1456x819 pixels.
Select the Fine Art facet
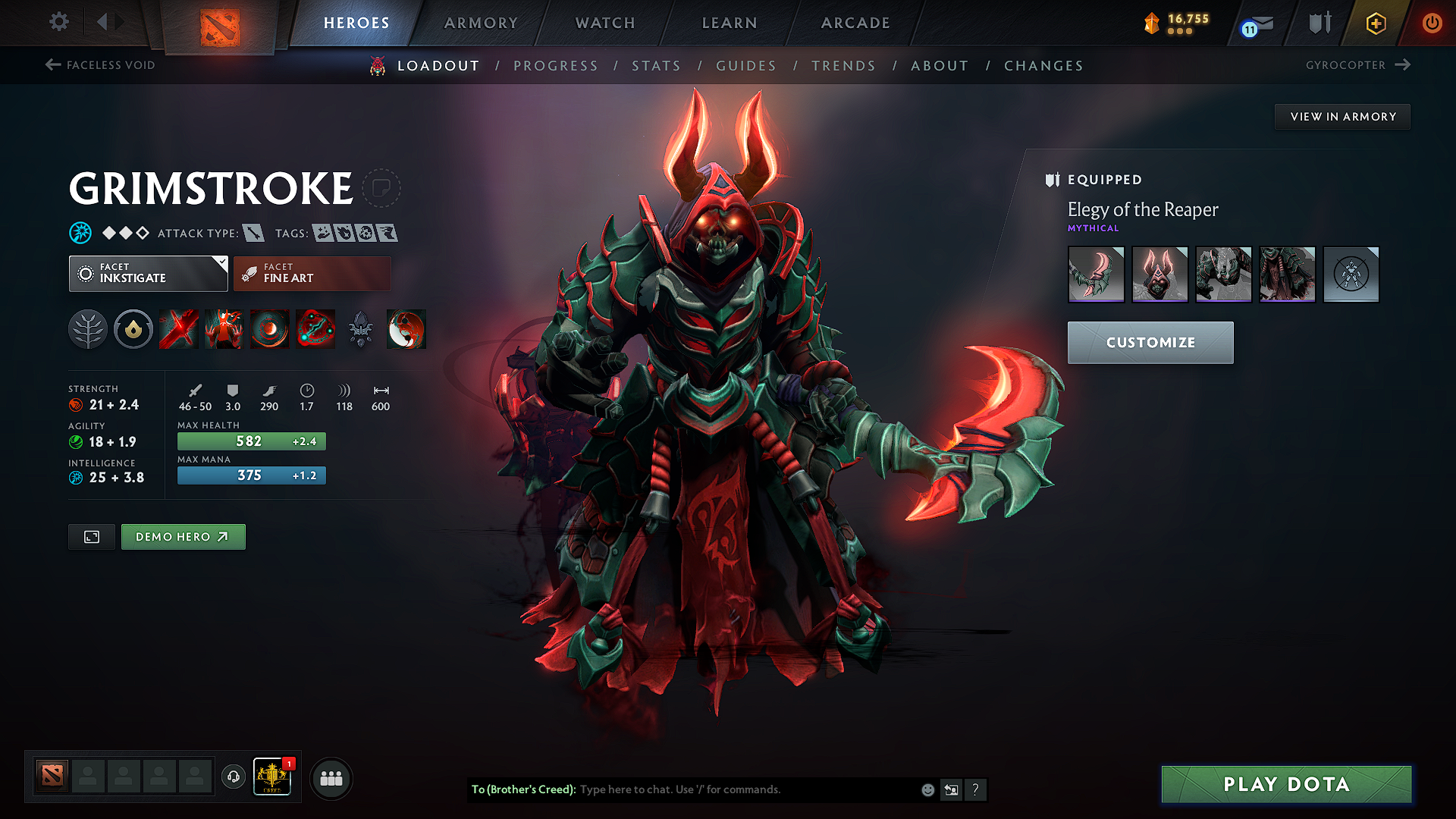(x=311, y=273)
